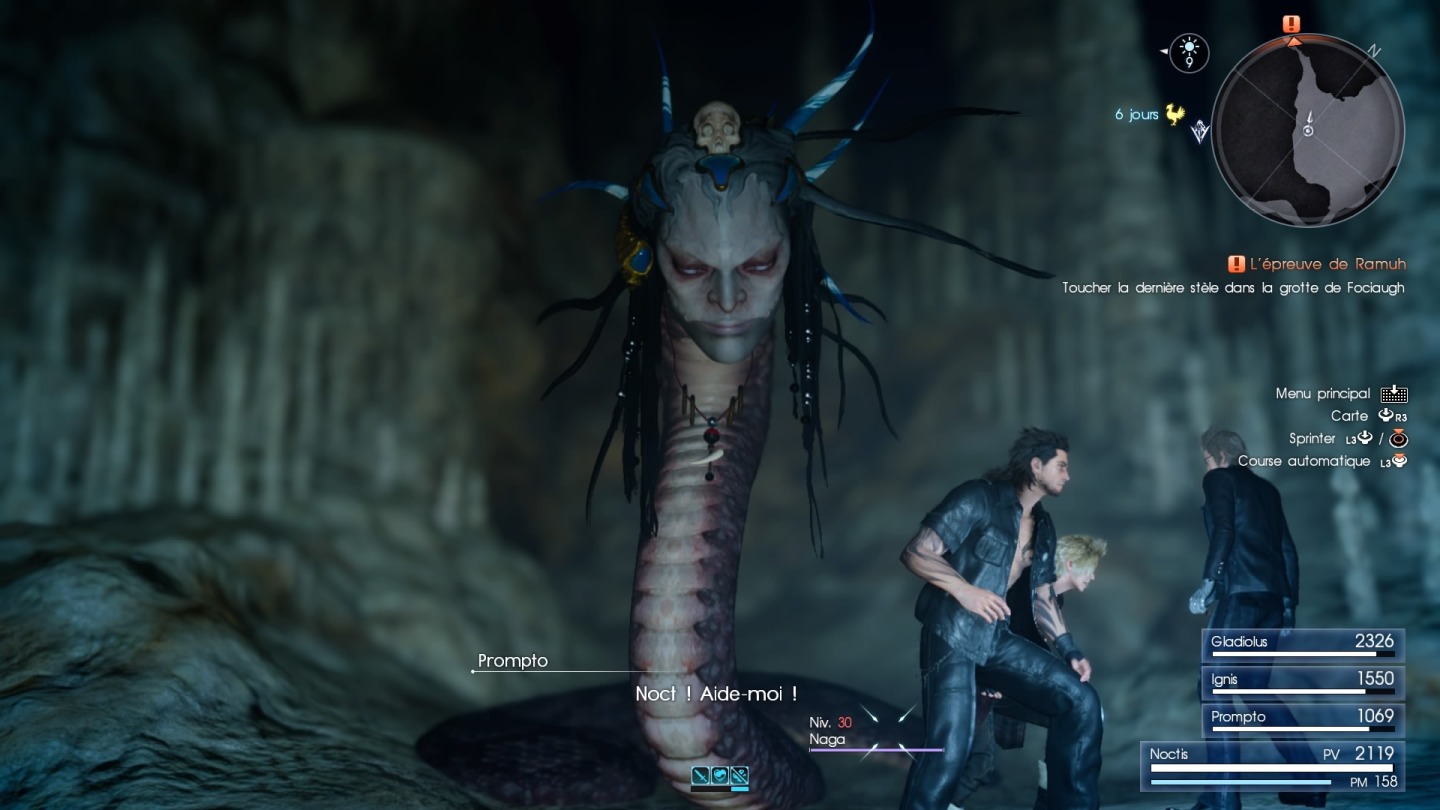Select Ignis in the party list

1303,681
